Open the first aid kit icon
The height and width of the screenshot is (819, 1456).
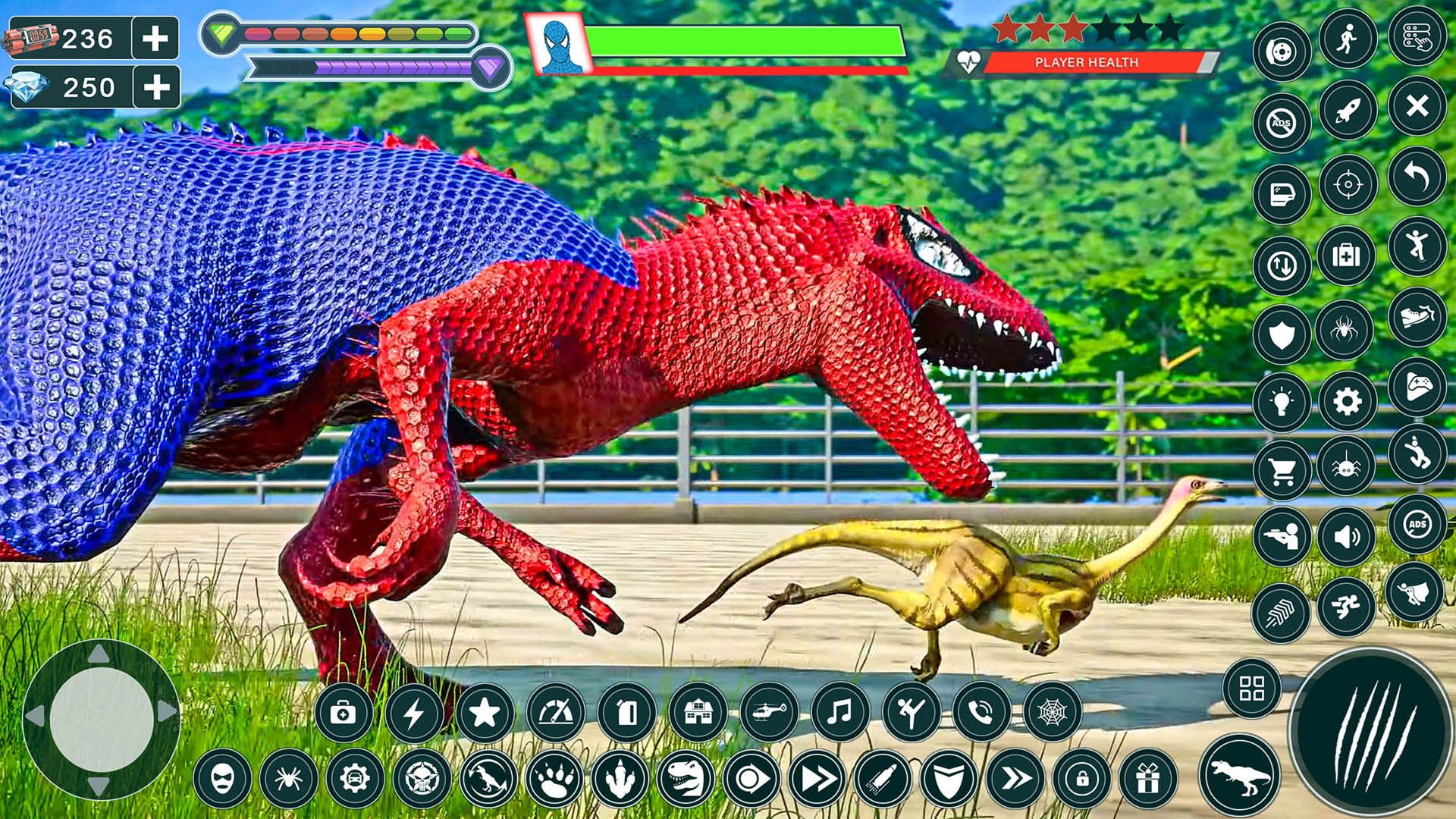click(1346, 254)
